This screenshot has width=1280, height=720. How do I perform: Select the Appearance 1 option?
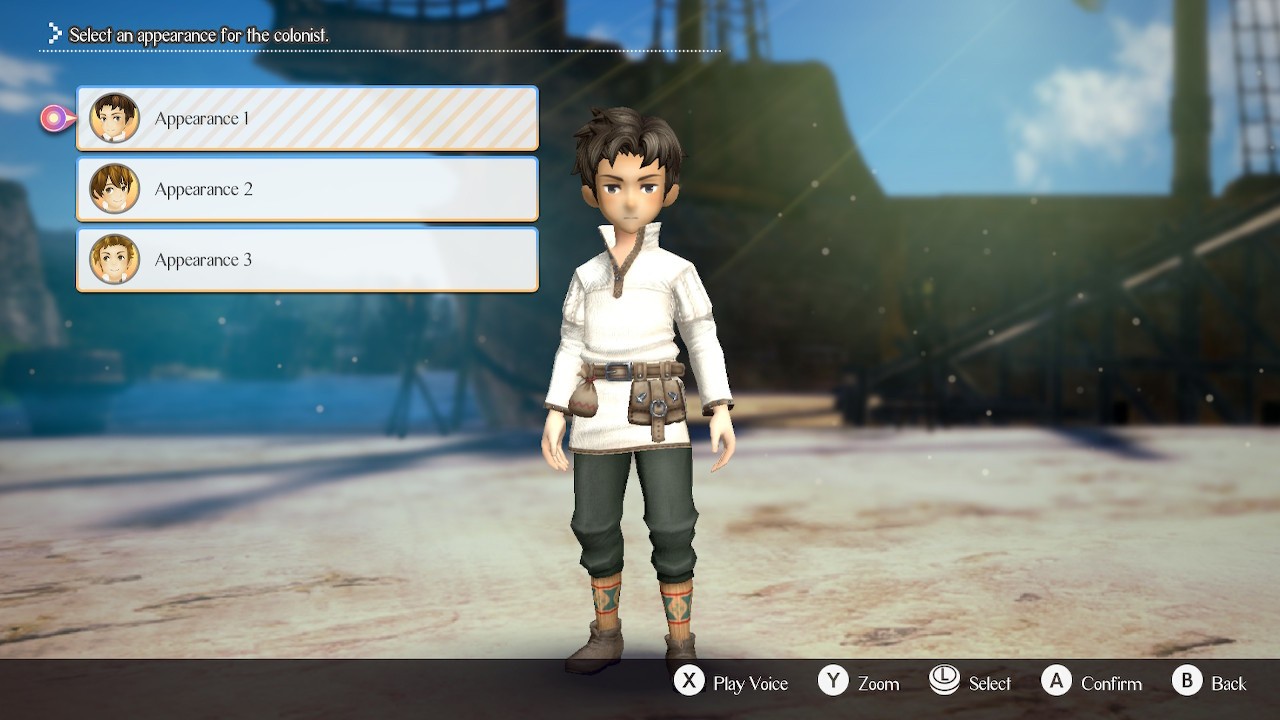click(307, 119)
